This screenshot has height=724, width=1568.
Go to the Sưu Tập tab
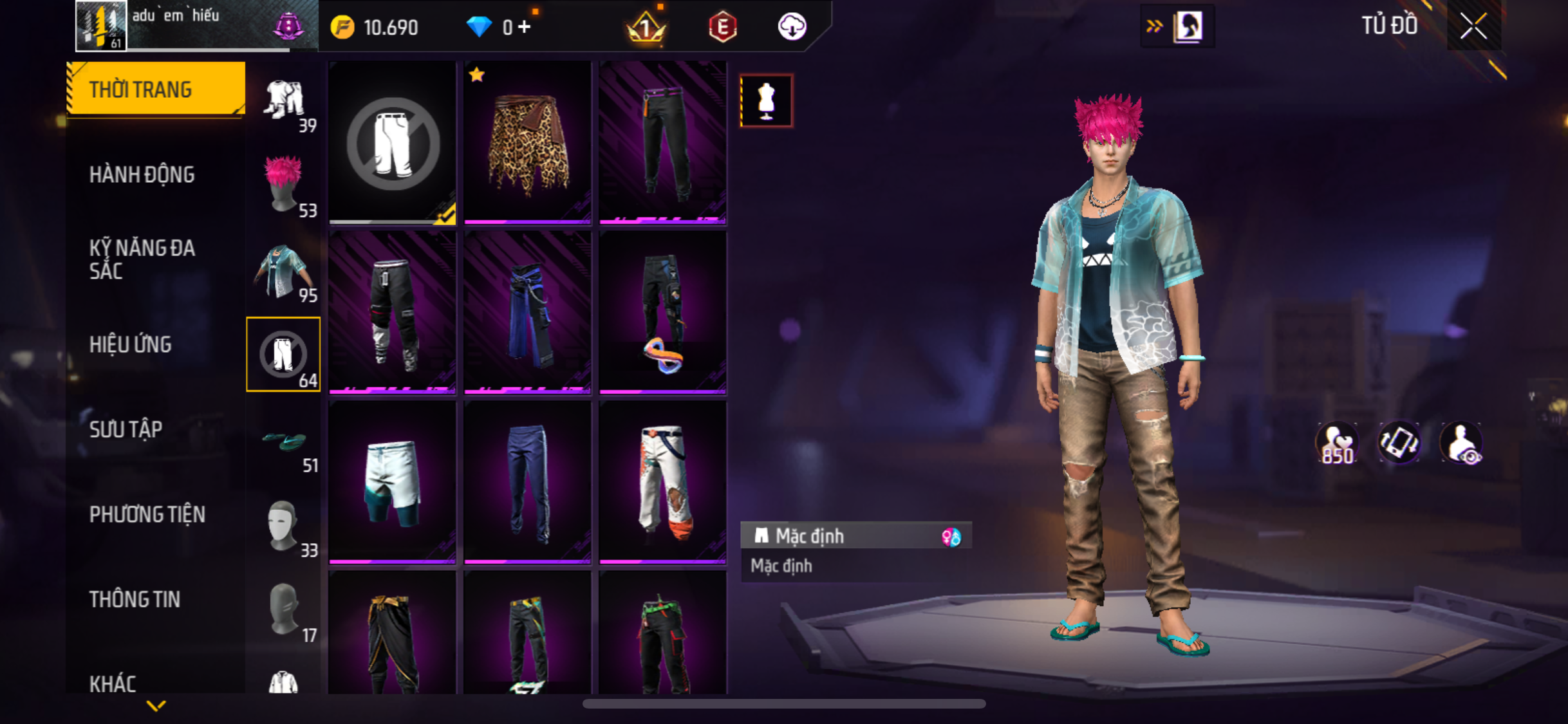[126, 430]
